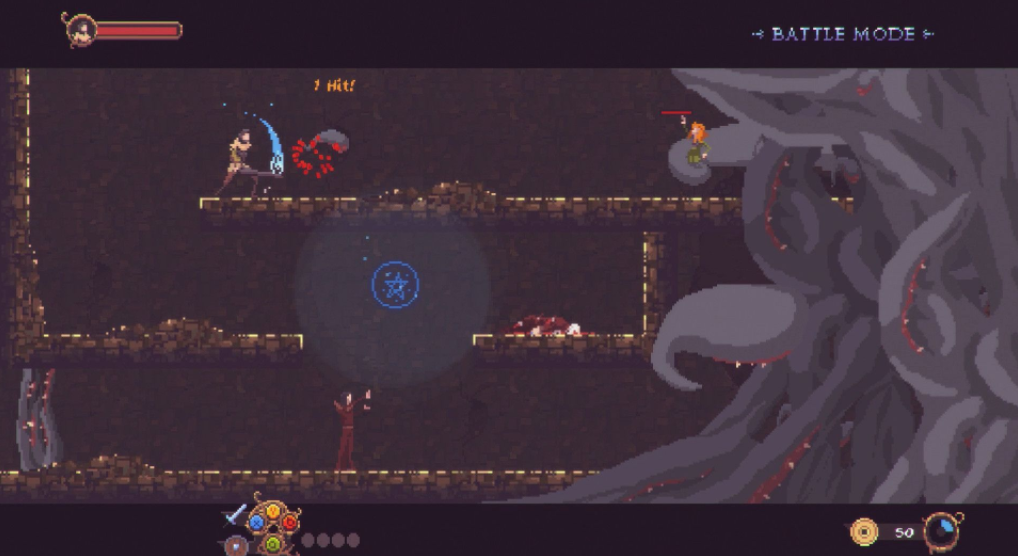1018x556 pixels.
Task: Click the round cooldown dial with blue wedge
Action: pos(941,531)
